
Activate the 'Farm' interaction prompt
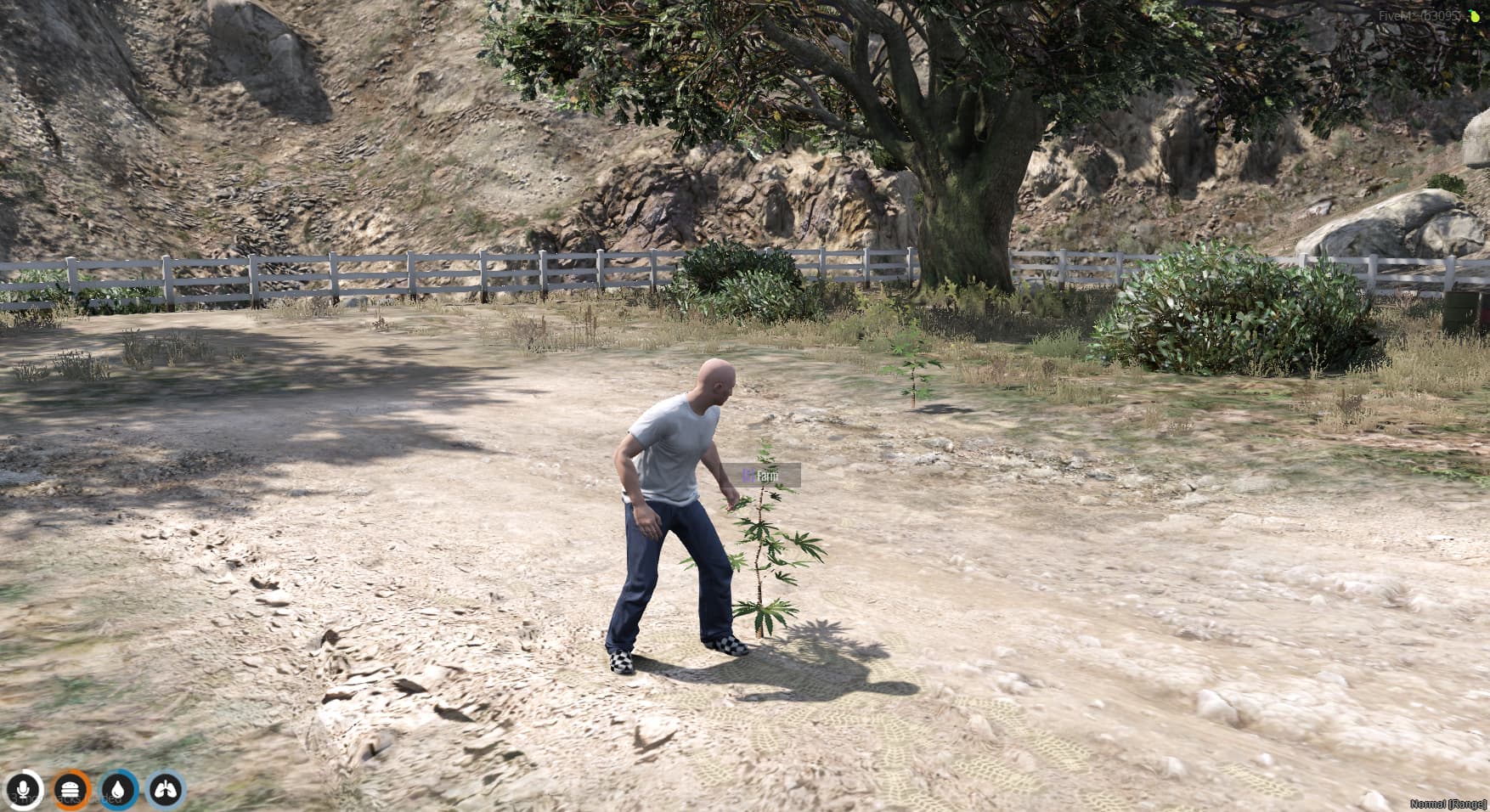767,476
